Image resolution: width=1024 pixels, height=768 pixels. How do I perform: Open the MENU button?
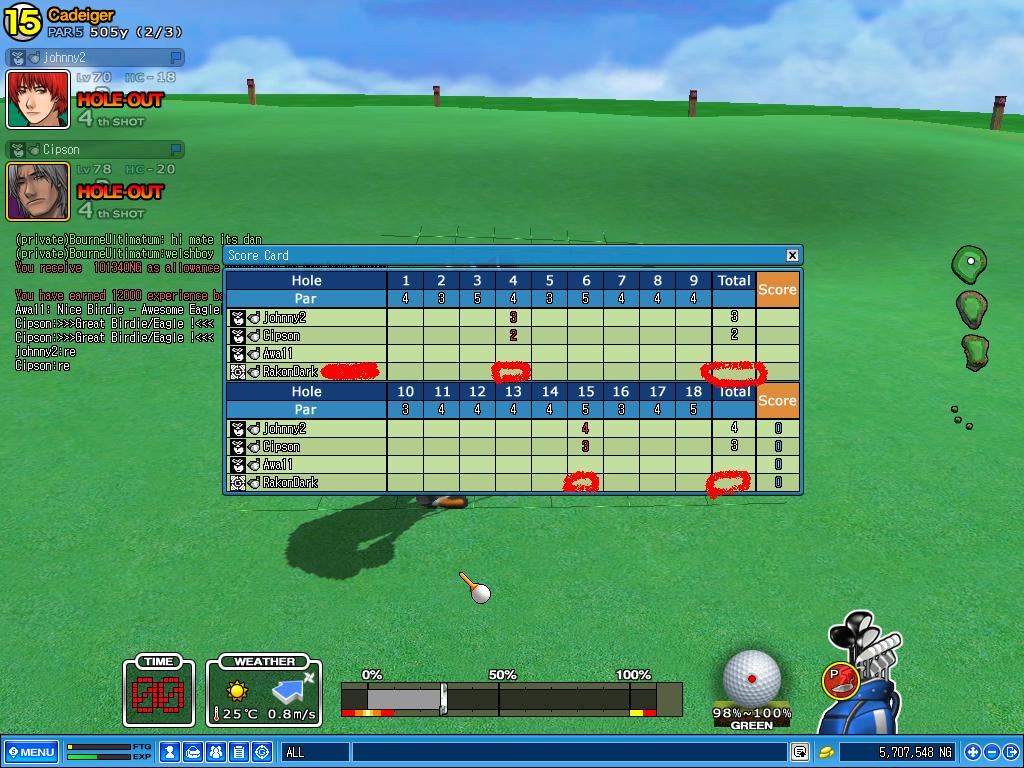pyautogui.click(x=31, y=752)
